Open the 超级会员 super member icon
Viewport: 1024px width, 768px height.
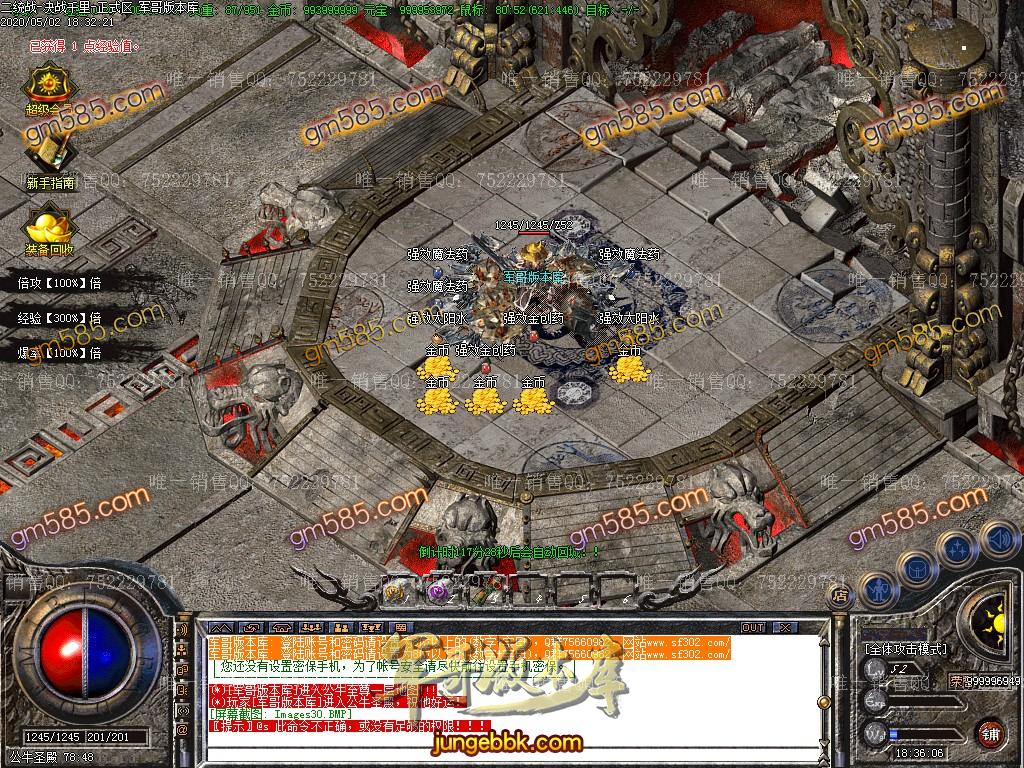50,87
